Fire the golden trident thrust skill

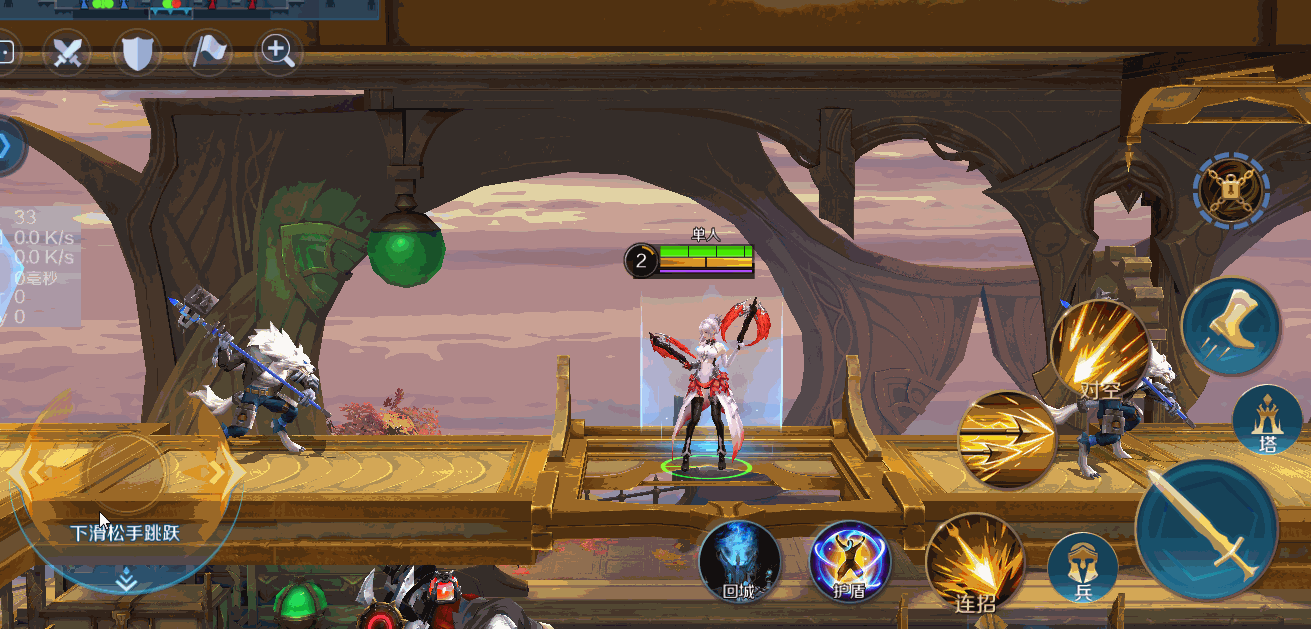pyautogui.click(x=1007, y=439)
